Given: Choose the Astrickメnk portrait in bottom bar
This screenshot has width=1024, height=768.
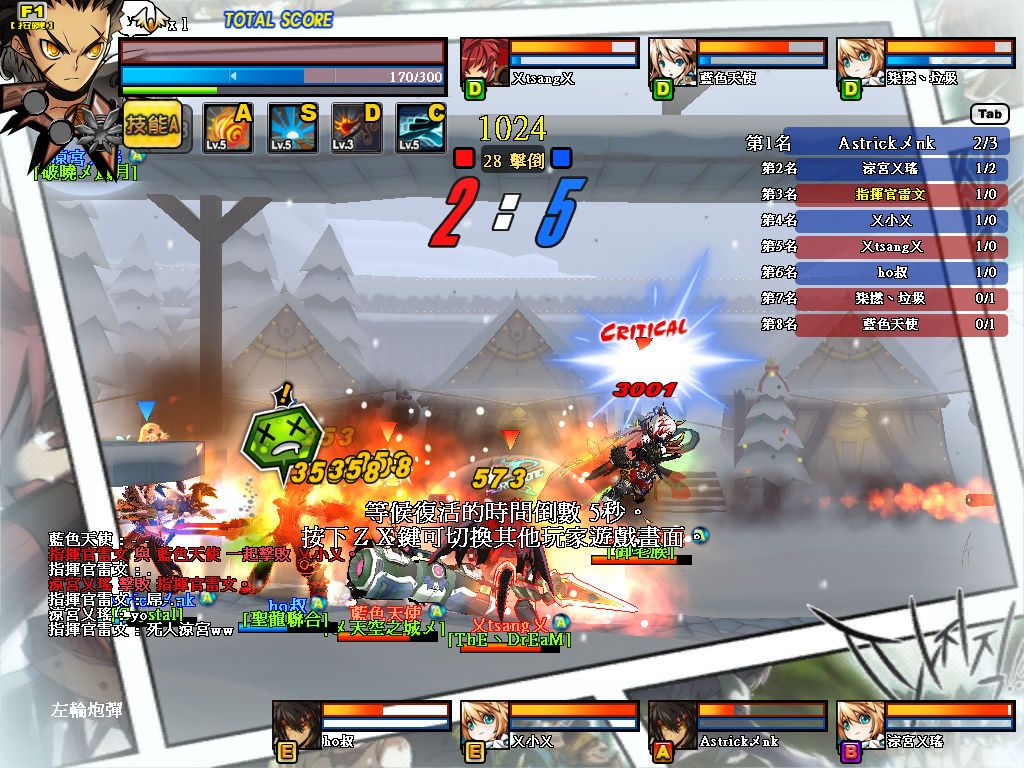Looking at the screenshot, I should (x=672, y=724).
